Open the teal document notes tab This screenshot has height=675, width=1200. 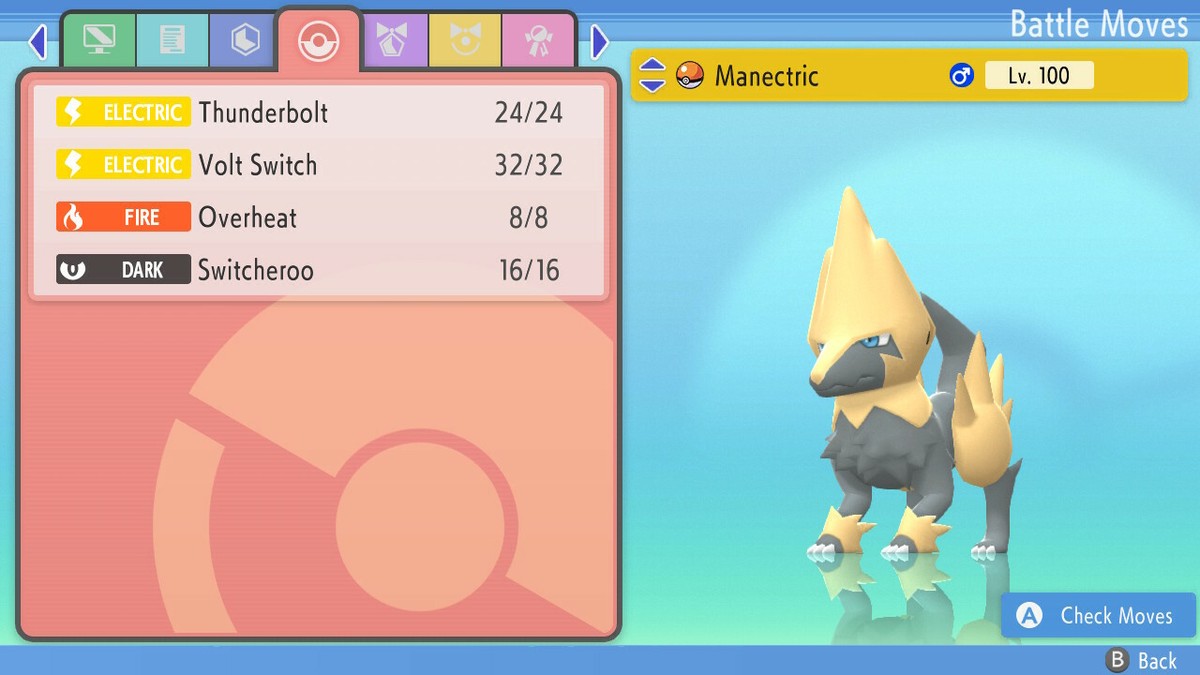(x=172, y=41)
